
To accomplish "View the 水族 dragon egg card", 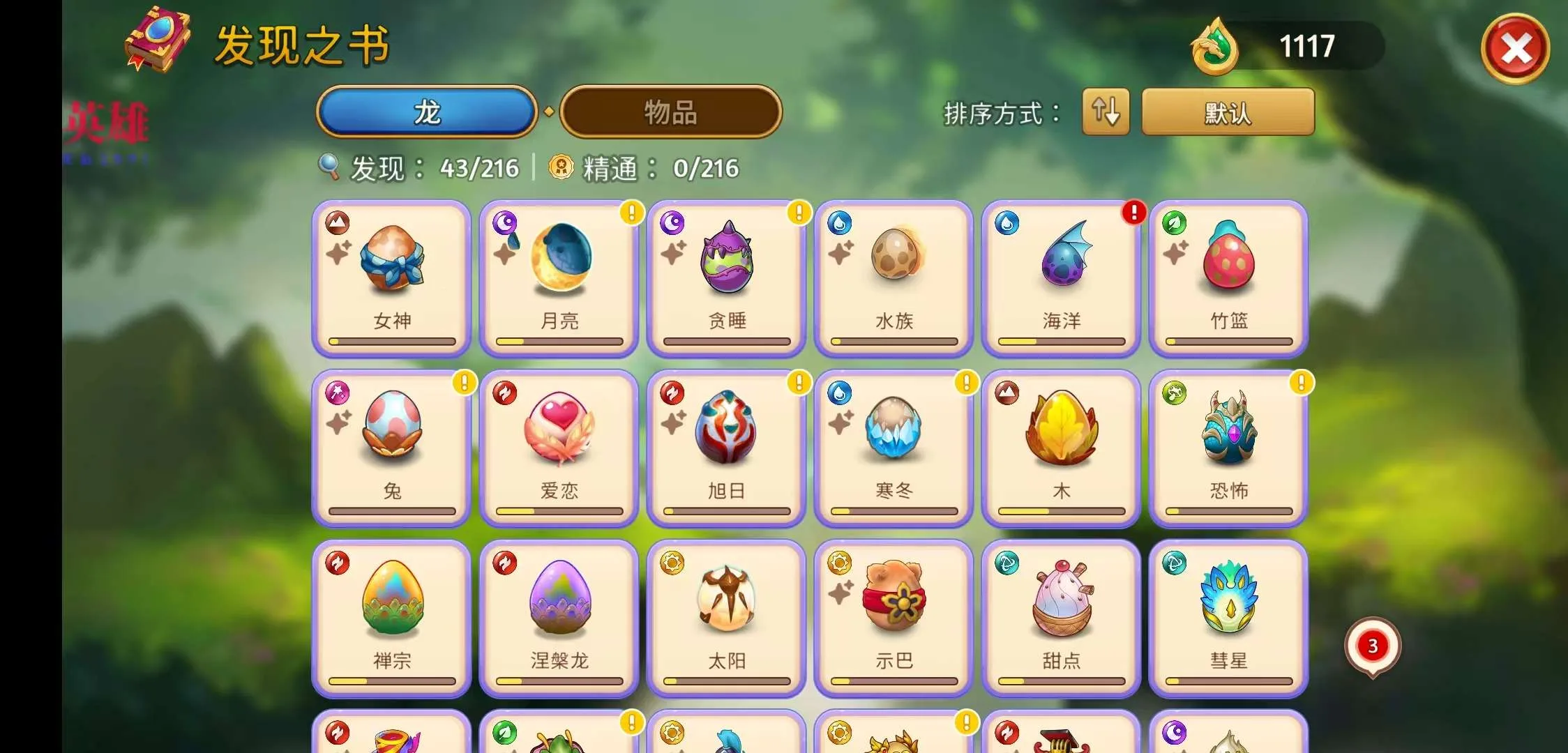I will coord(894,279).
